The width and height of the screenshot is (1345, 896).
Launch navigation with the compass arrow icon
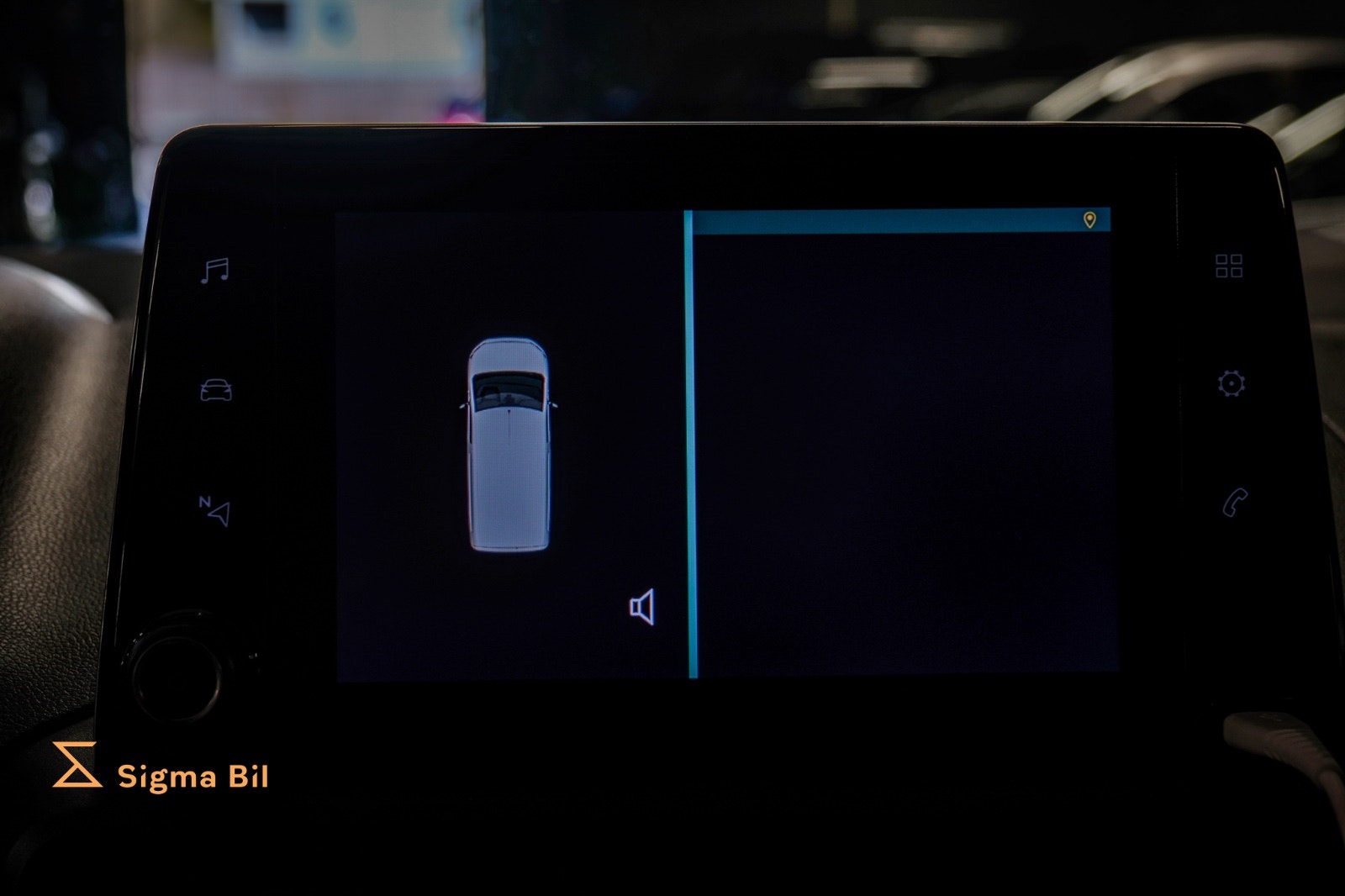pyautogui.click(x=215, y=510)
